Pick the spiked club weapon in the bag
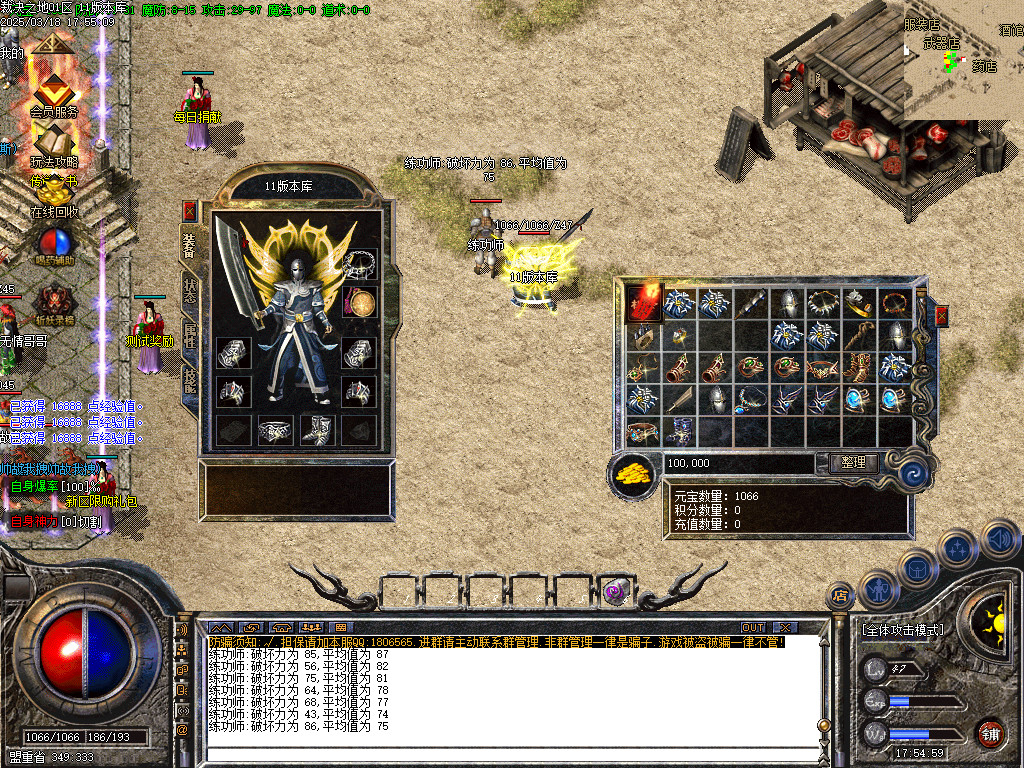The height and width of the screenshot is (768, 1024). pyautogui.click(x=751, y=302)
